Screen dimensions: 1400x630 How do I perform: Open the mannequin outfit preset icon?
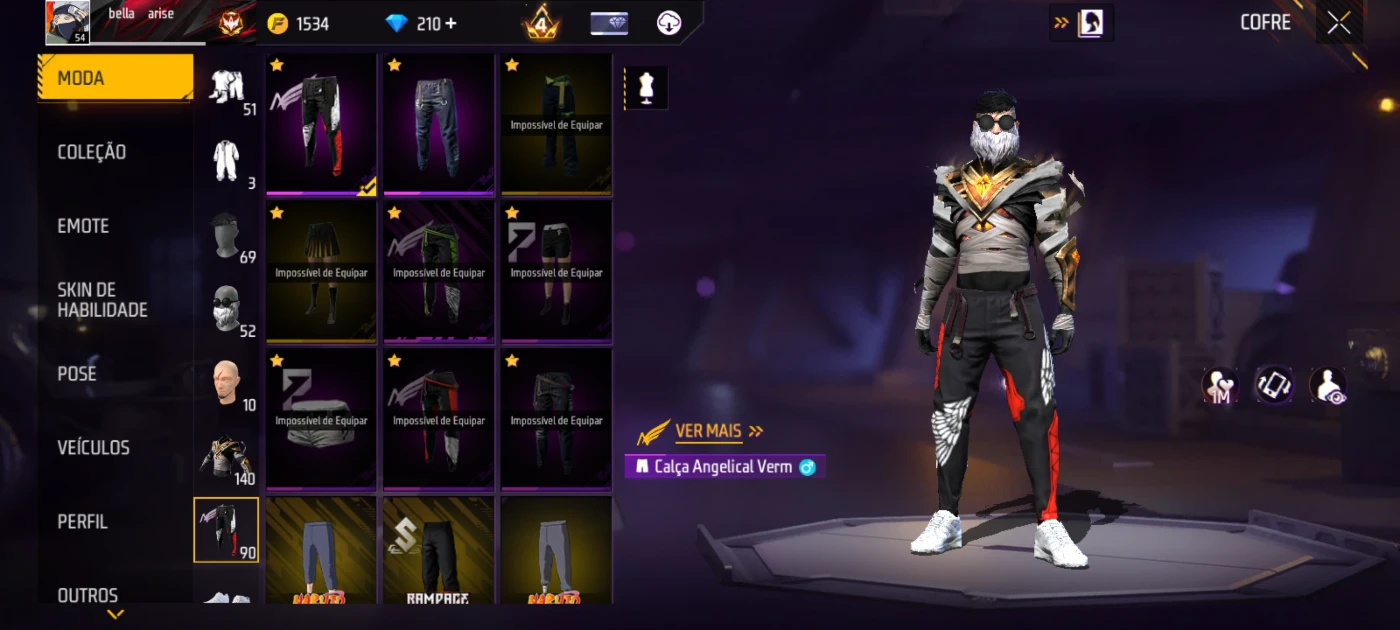(x=646, y=88)
